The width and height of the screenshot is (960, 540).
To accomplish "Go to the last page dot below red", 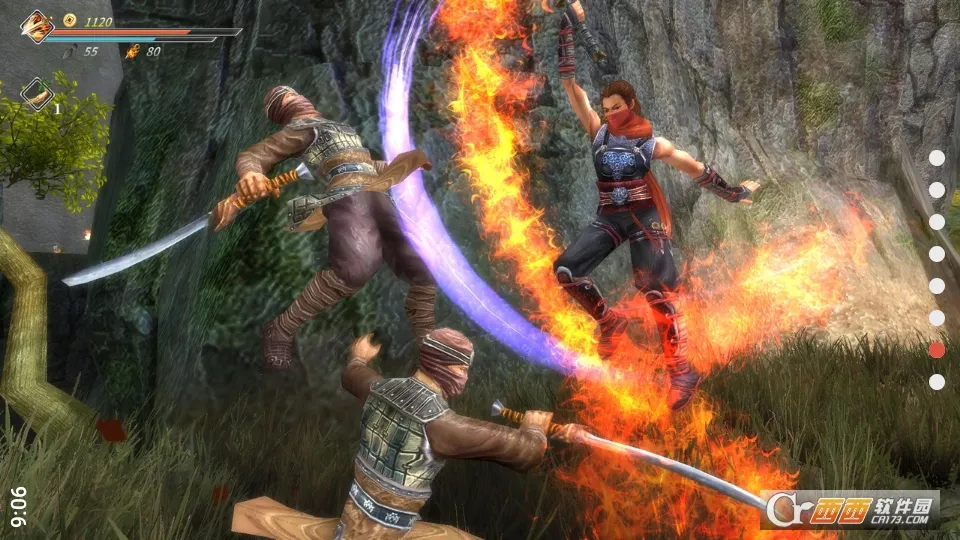I will tap(937, 382).
